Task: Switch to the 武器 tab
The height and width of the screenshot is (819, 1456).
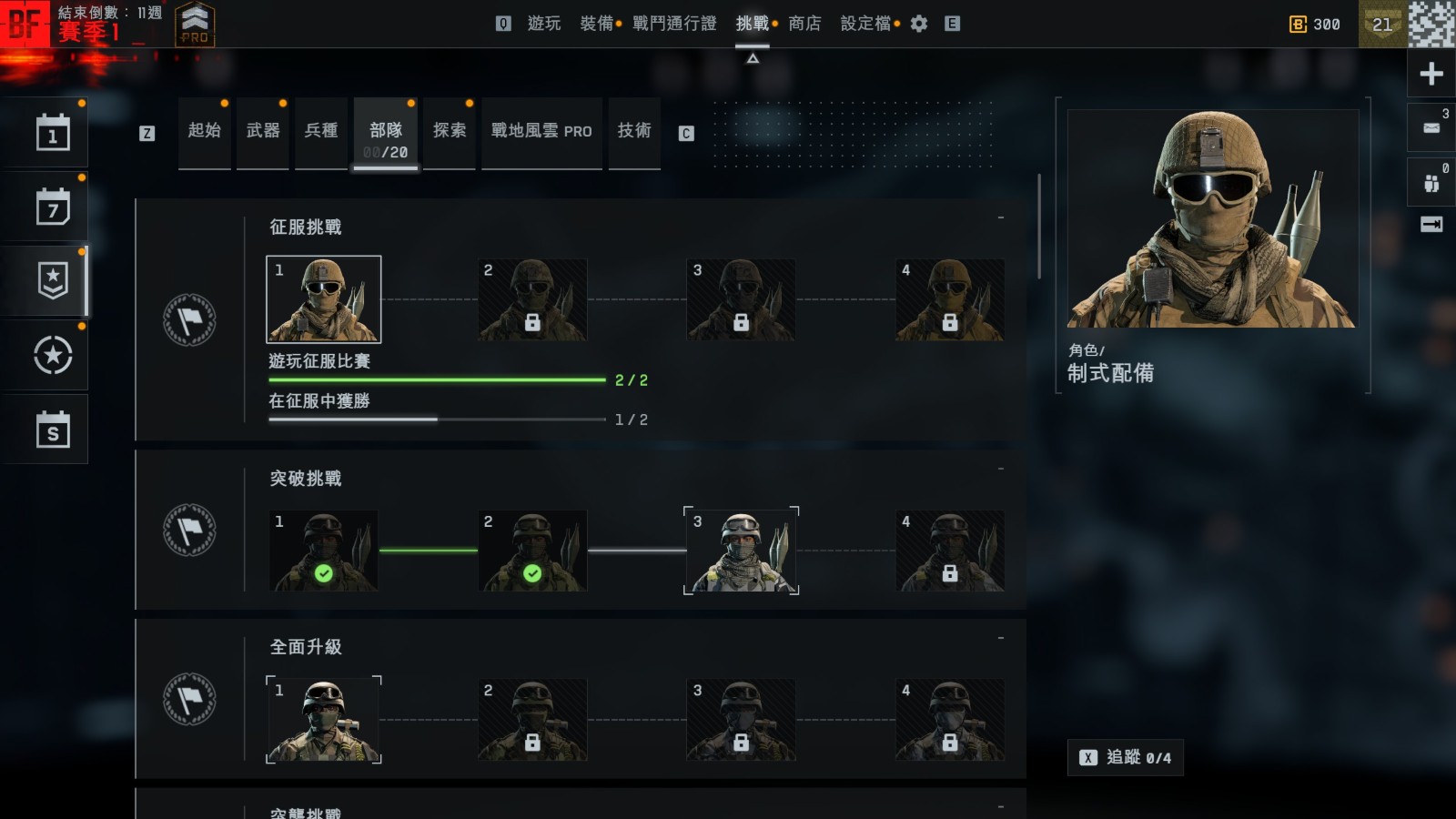Action: tap(263, 132)
